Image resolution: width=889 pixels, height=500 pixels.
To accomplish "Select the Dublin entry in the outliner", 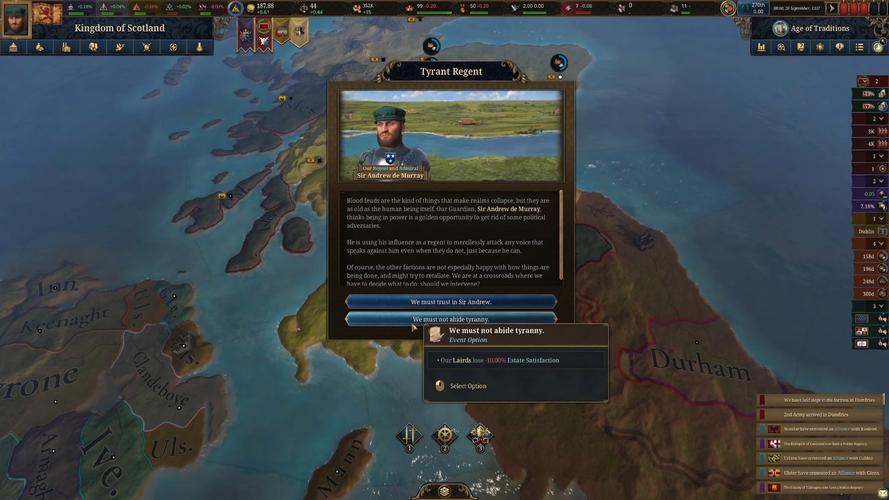I will pyautogui.click(x=867, y=231).
